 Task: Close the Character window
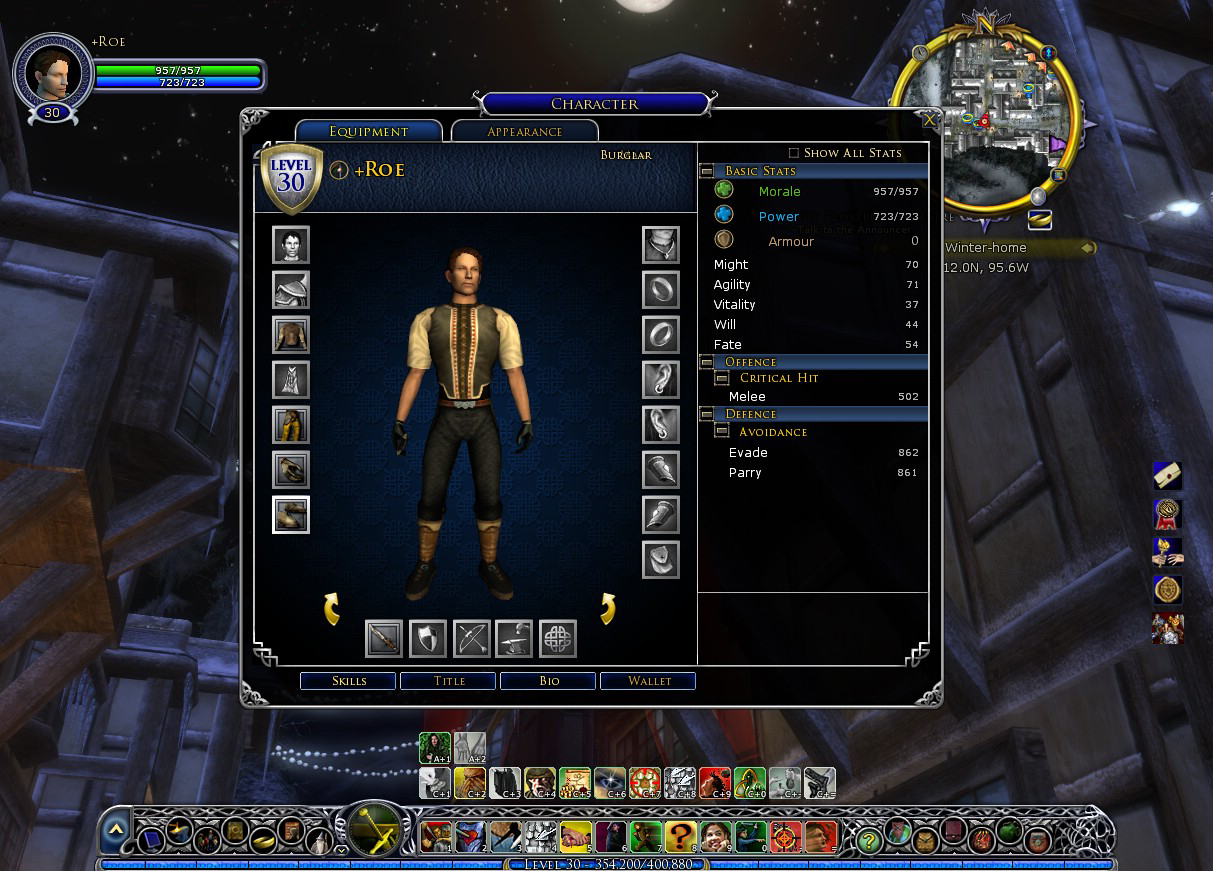(x=929, y=120)
